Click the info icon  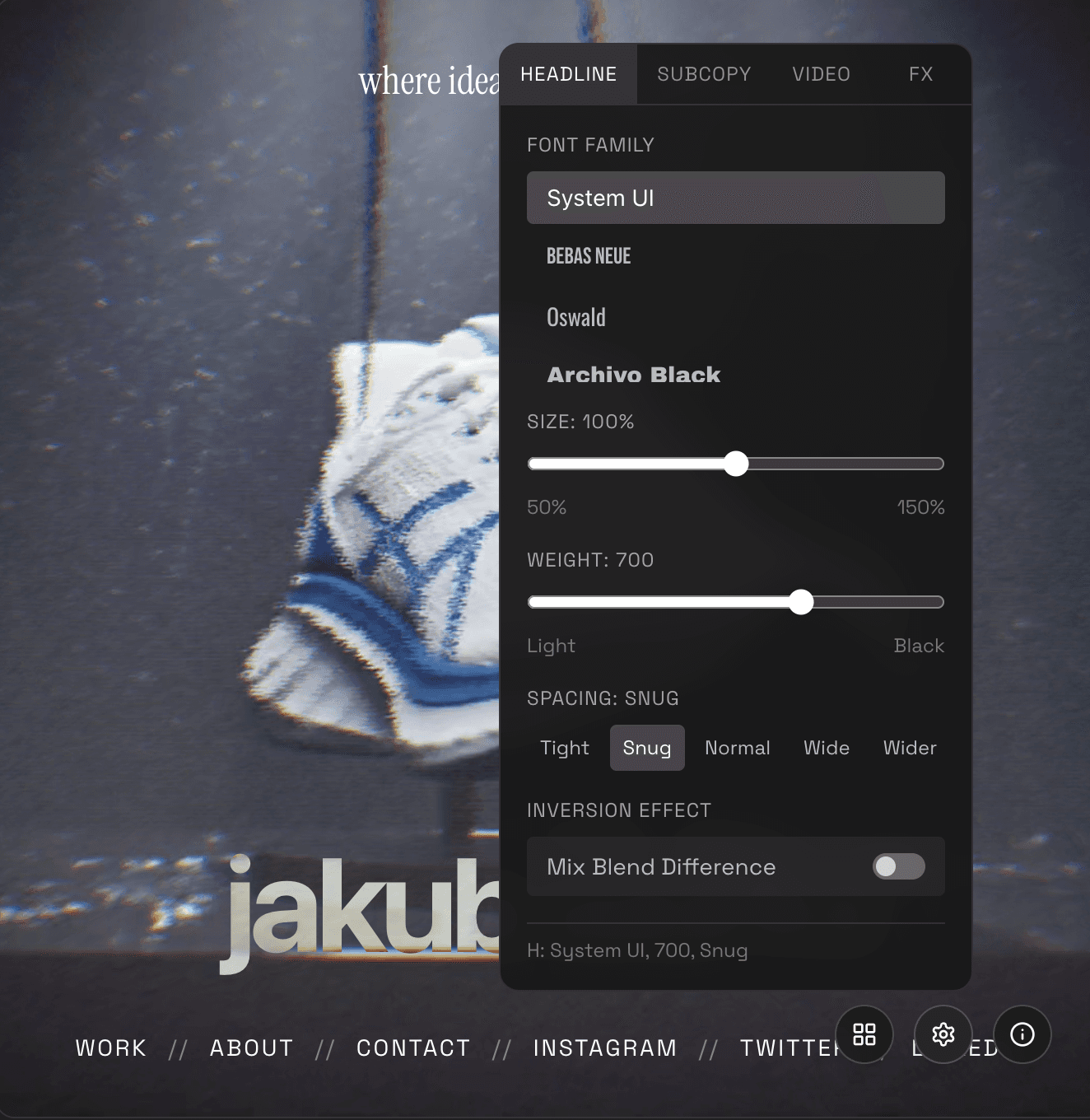(1022, 1034)
